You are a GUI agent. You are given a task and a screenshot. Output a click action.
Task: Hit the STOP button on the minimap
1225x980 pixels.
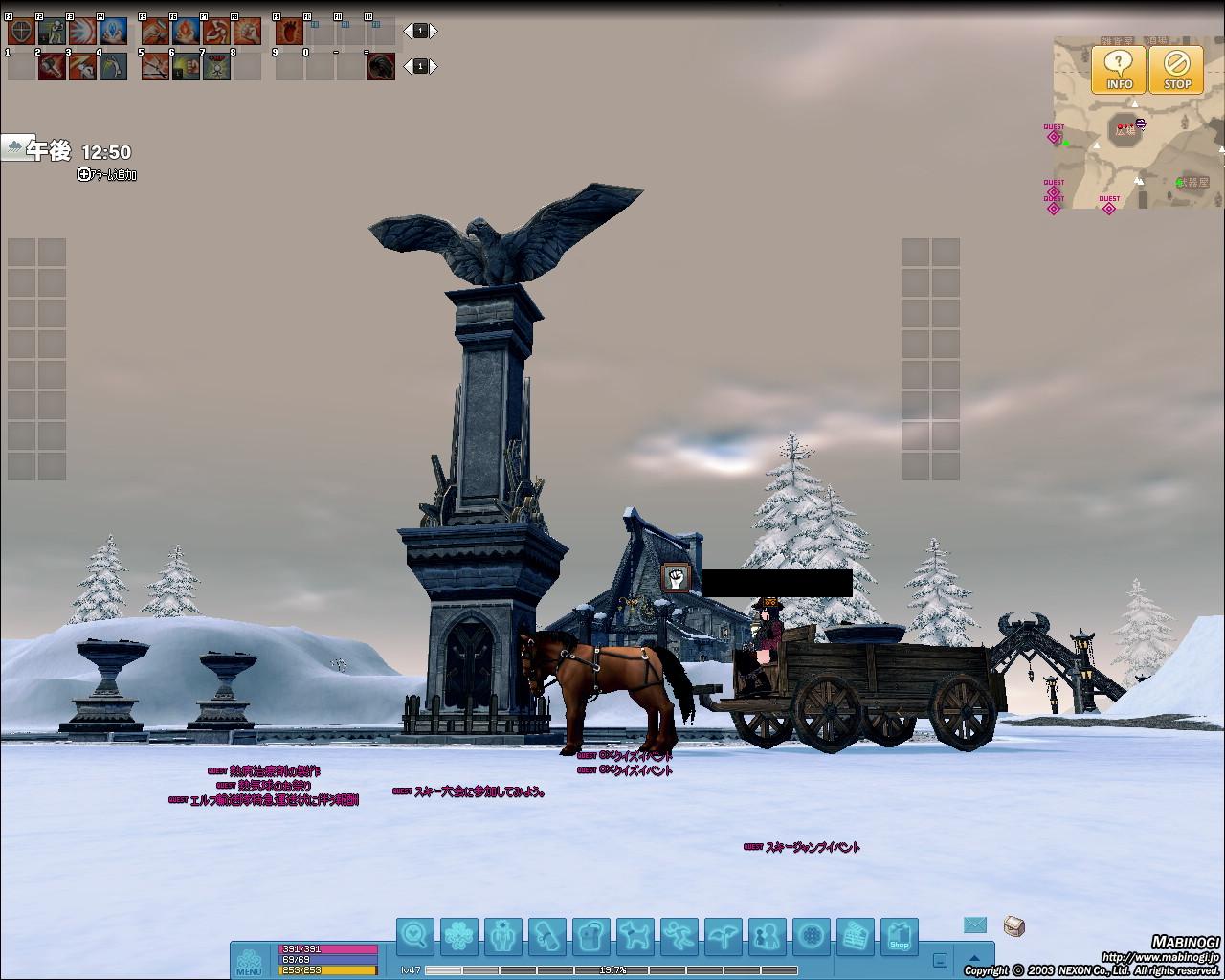1176,70
